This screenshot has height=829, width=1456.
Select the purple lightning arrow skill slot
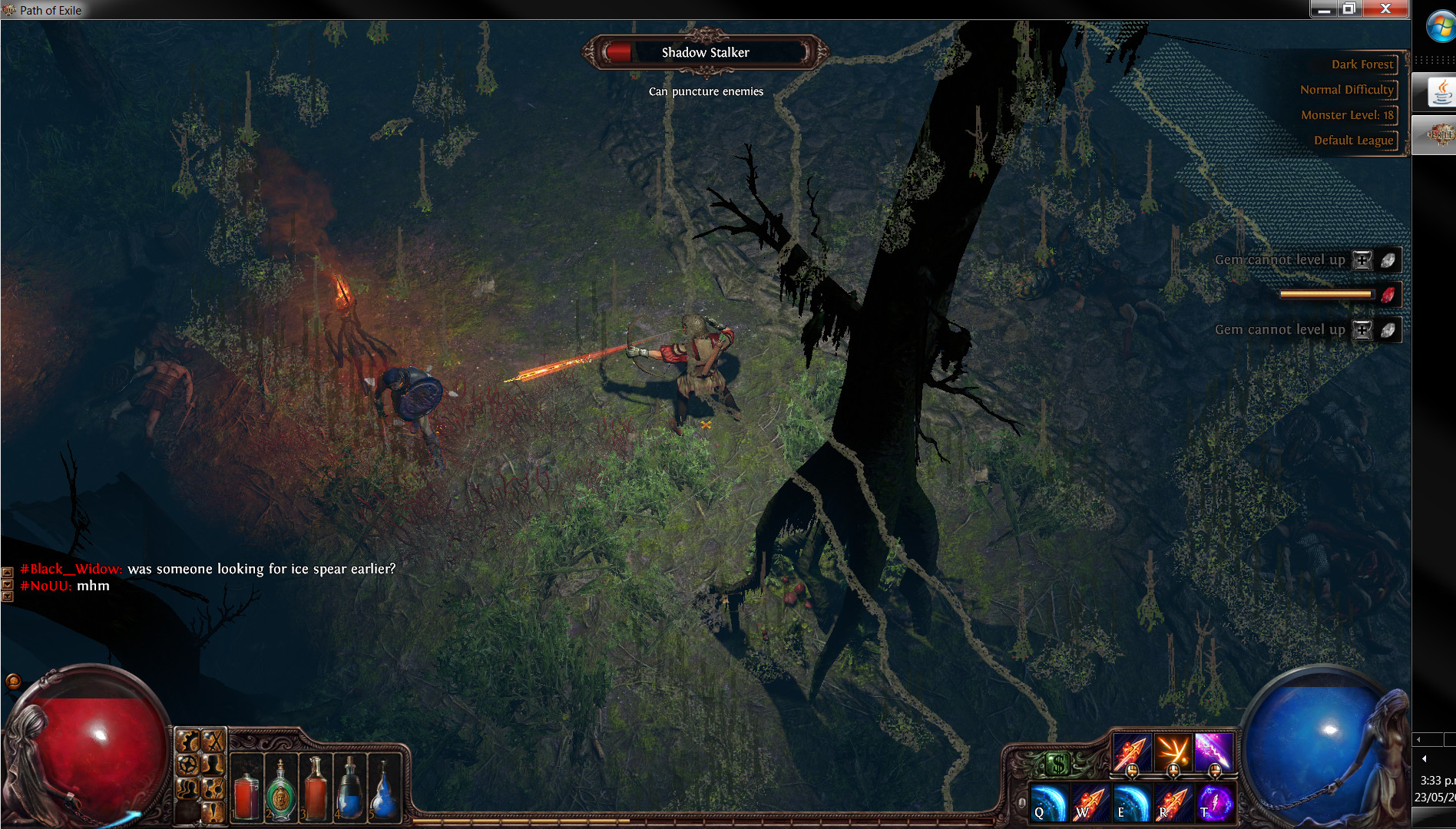point(1214,751)
